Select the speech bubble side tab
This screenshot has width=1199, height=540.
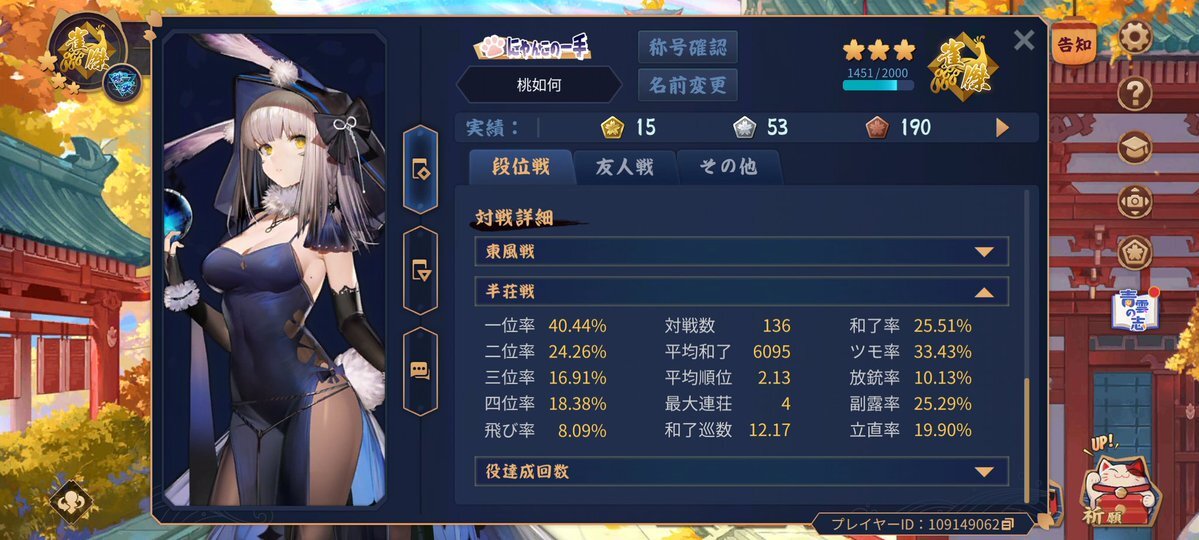[x=420, y=370]
